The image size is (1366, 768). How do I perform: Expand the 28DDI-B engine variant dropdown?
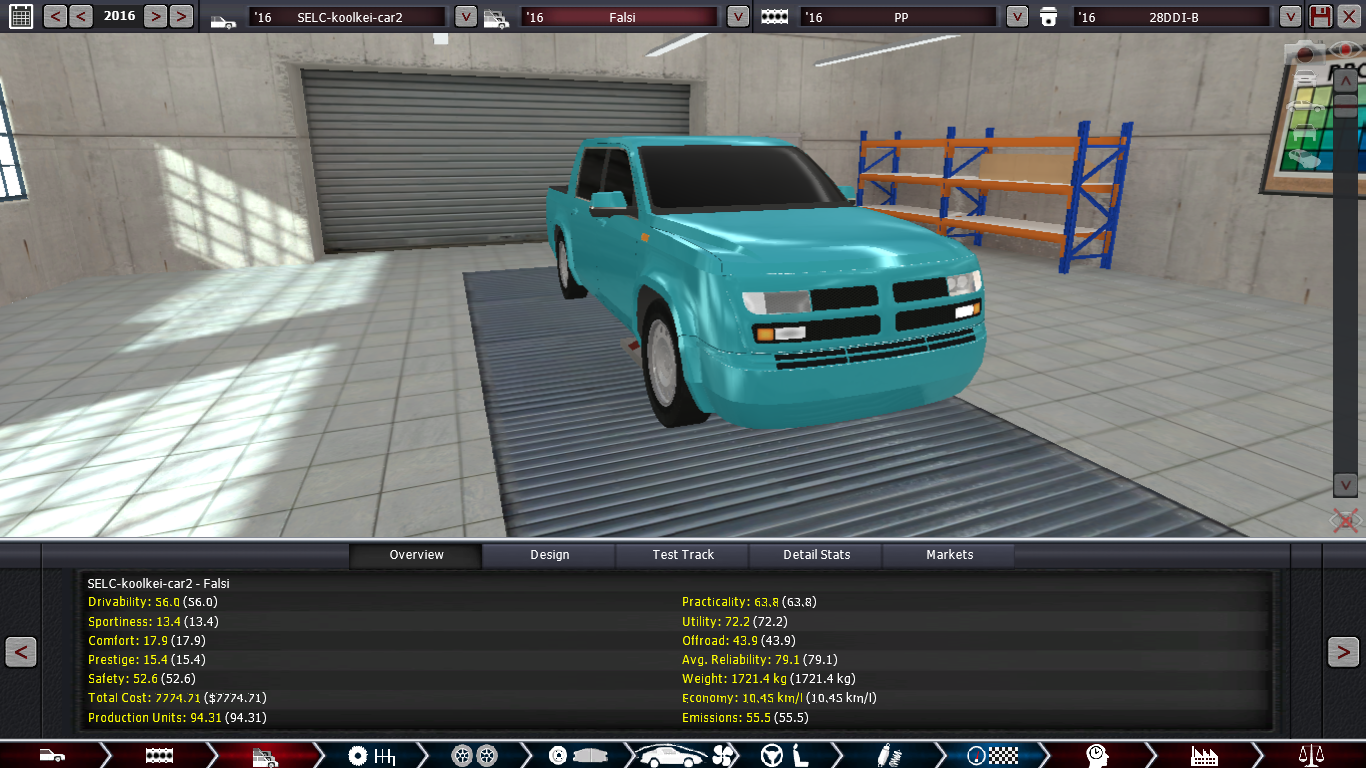pyautogui.click(x=1291, y=17)
